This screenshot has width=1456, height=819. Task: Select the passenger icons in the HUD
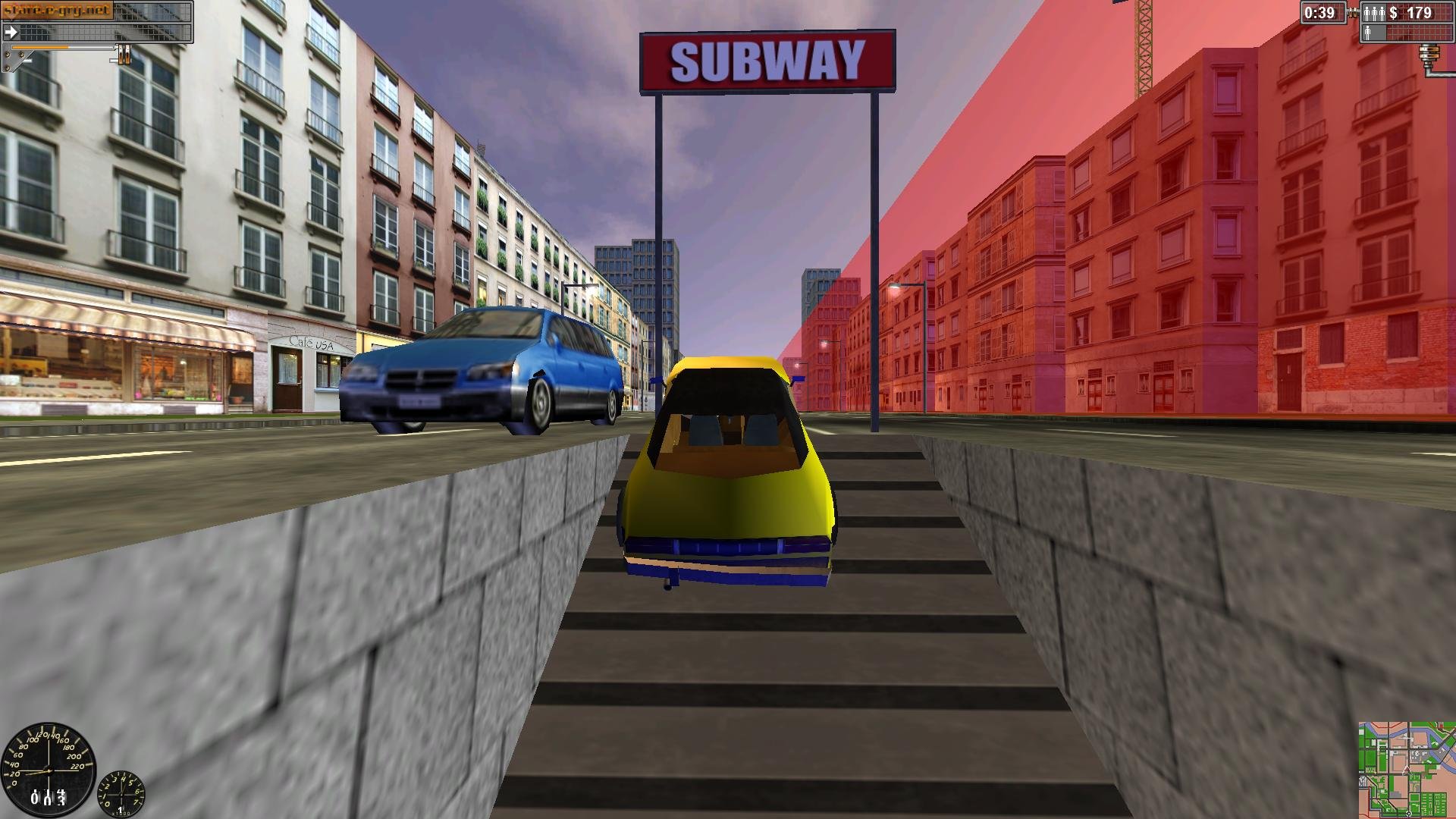pos(1374,12)
